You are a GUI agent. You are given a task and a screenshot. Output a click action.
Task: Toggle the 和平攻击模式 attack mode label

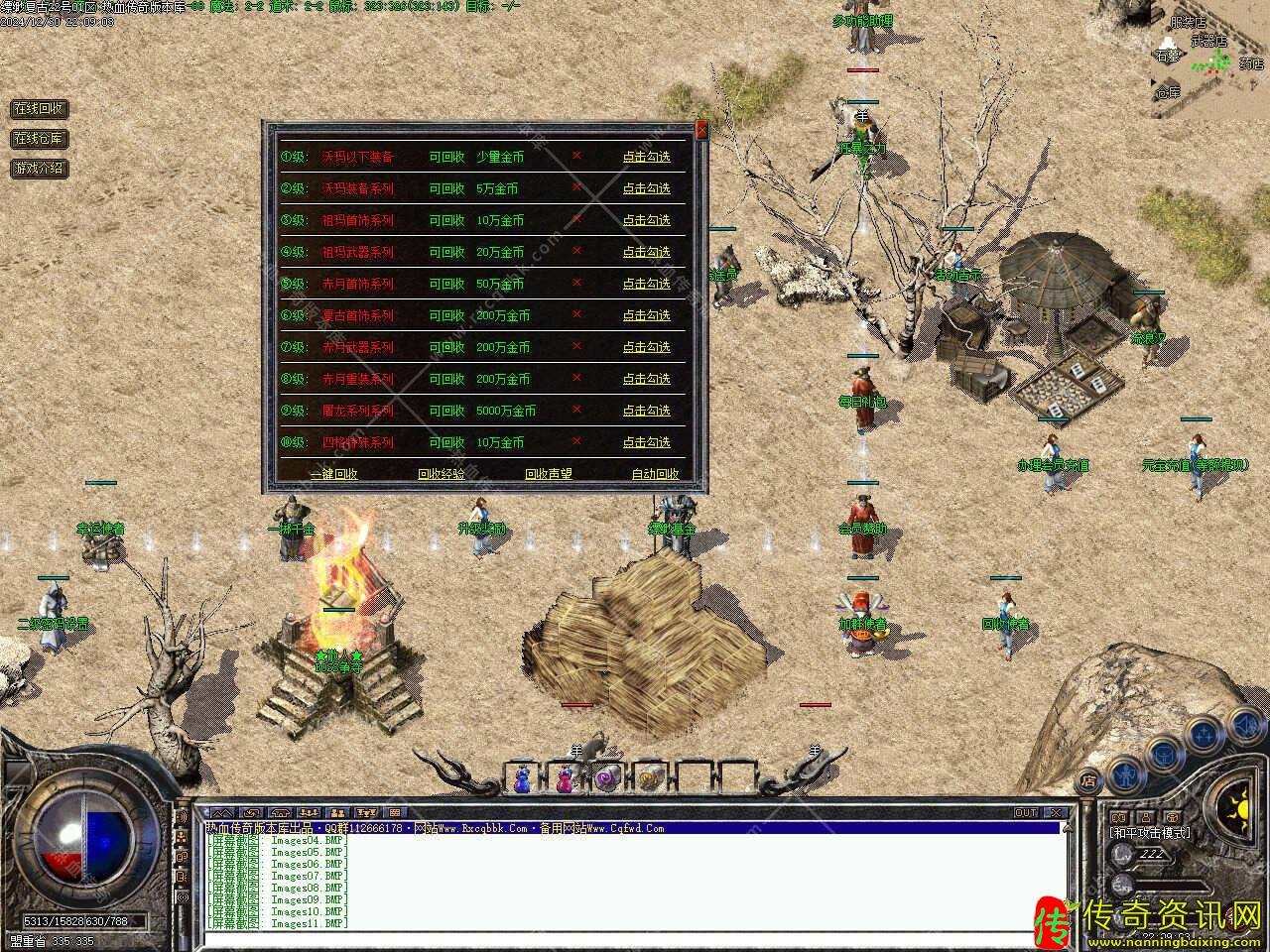[1150, 832]
